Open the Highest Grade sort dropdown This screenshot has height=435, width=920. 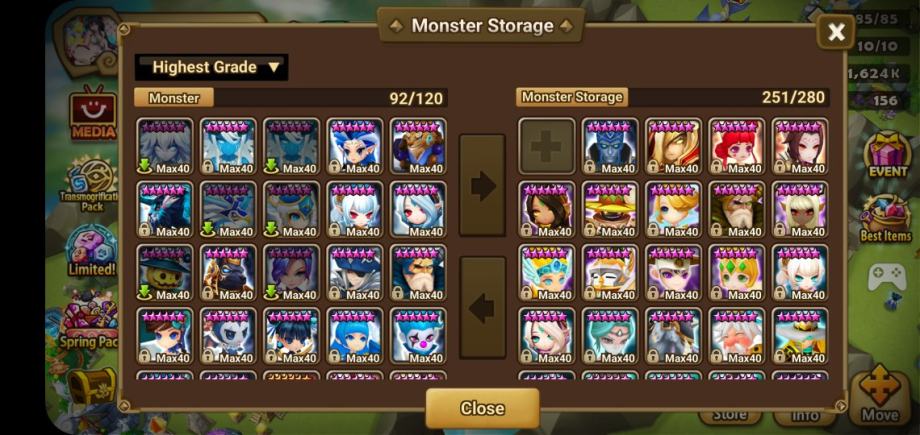[x=211, y=68]
